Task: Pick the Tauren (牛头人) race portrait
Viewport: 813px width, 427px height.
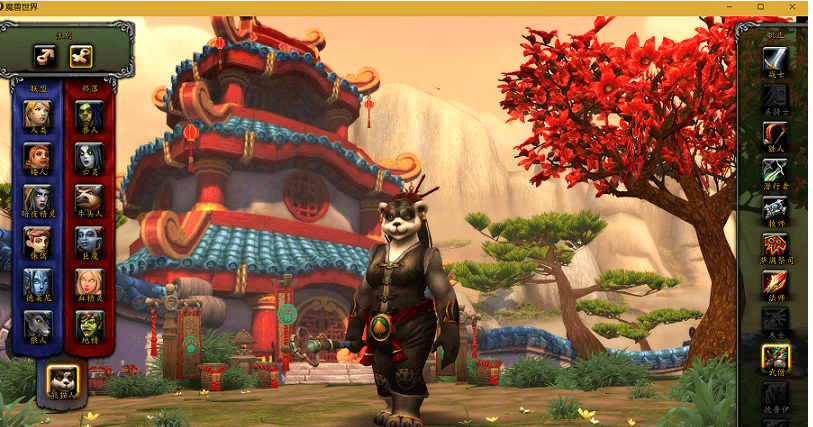Action: (89, 198)
